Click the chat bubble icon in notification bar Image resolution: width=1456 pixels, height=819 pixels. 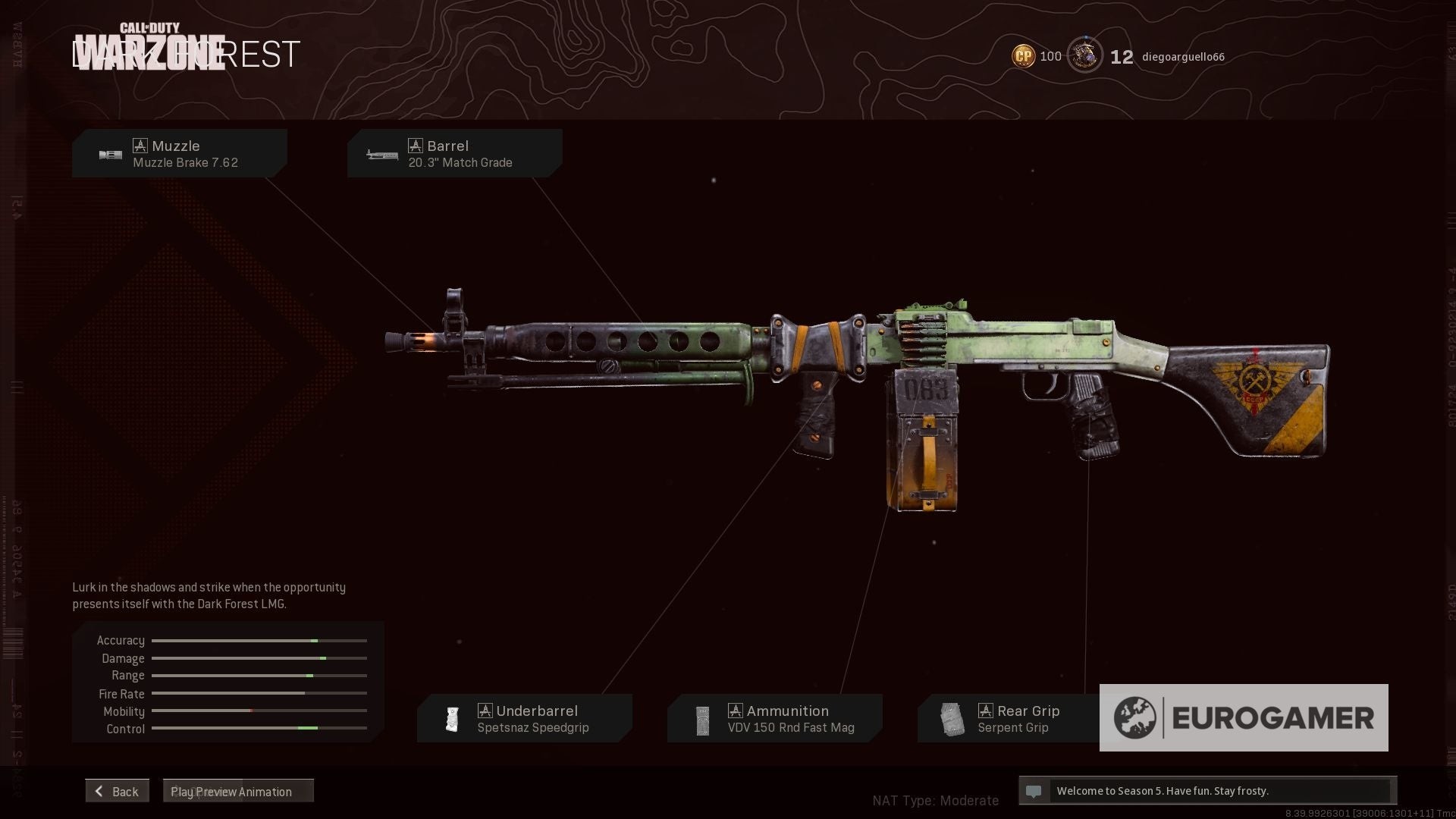[x=1034, y=791]
